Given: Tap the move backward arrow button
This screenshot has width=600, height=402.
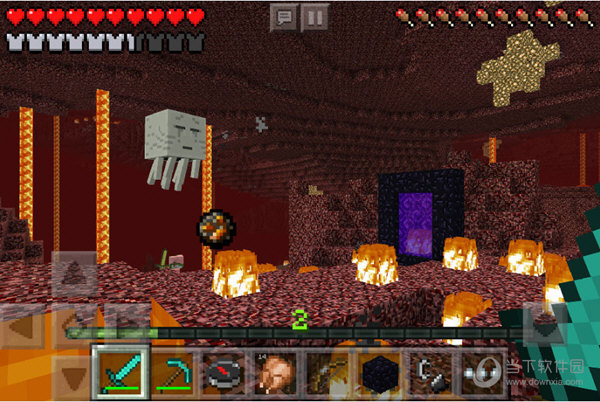Looking at the screenshot, I should coord(75,378).
